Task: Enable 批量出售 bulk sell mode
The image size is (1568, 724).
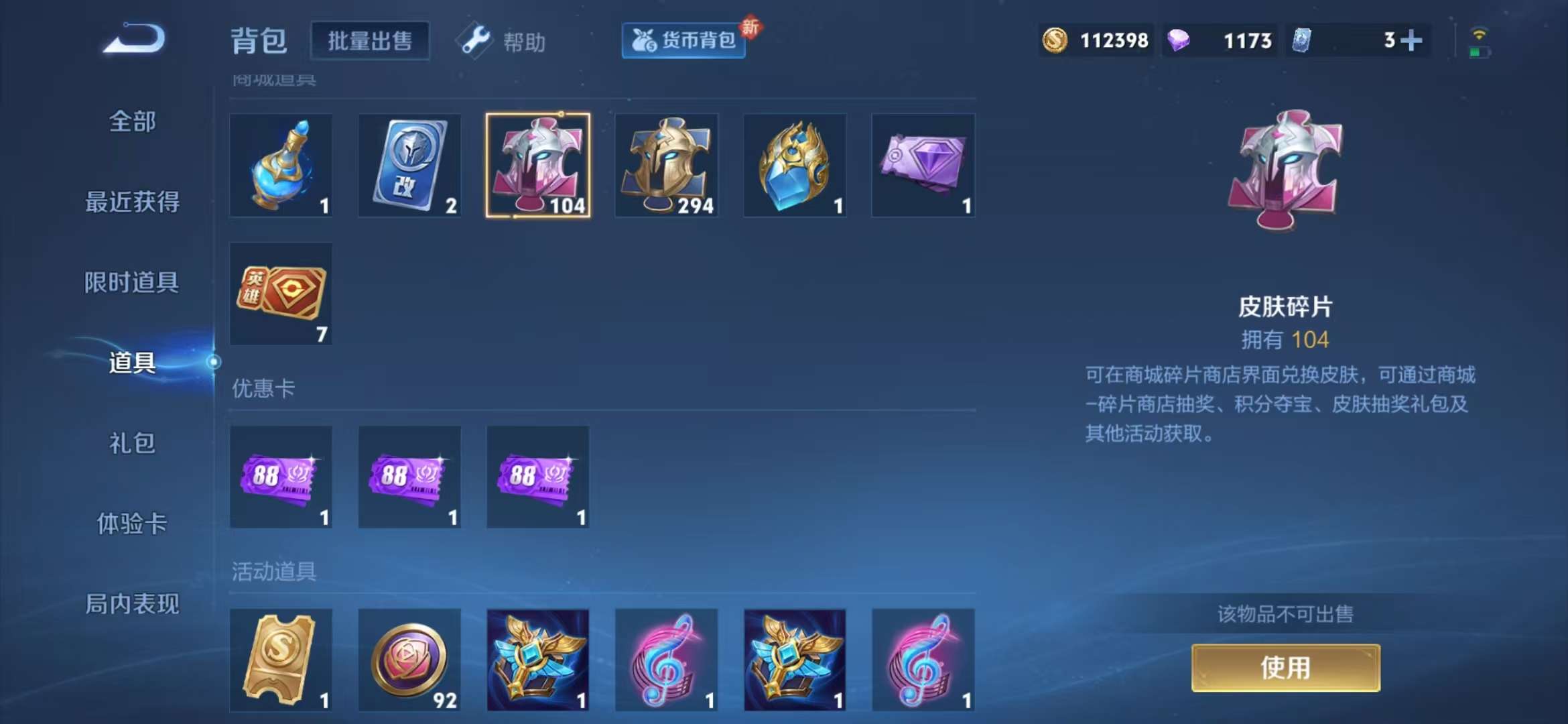Action: (x=370, y=40)
